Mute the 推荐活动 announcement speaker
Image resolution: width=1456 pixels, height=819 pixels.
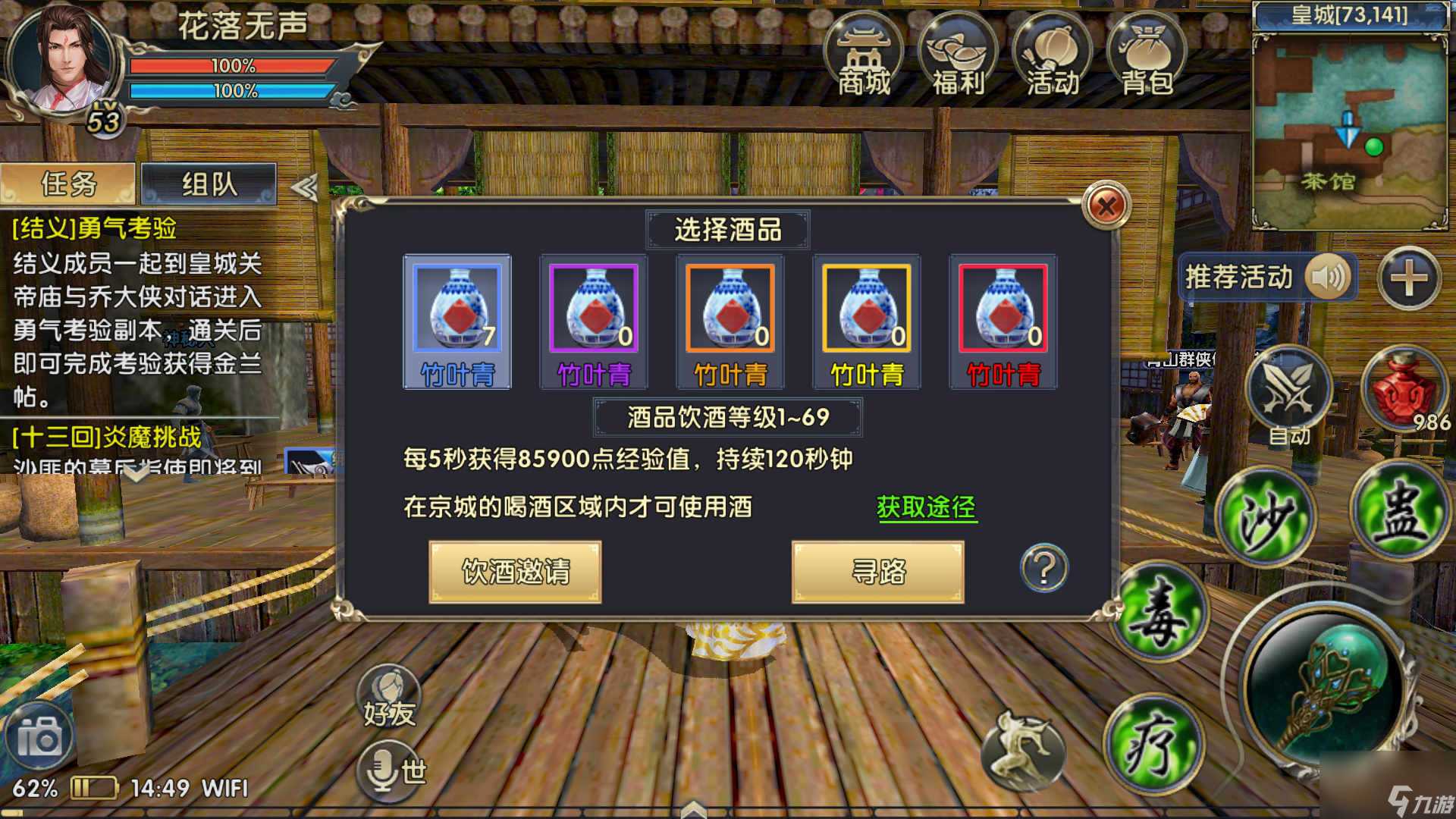pyautogui.click(x=1330, y=278)
